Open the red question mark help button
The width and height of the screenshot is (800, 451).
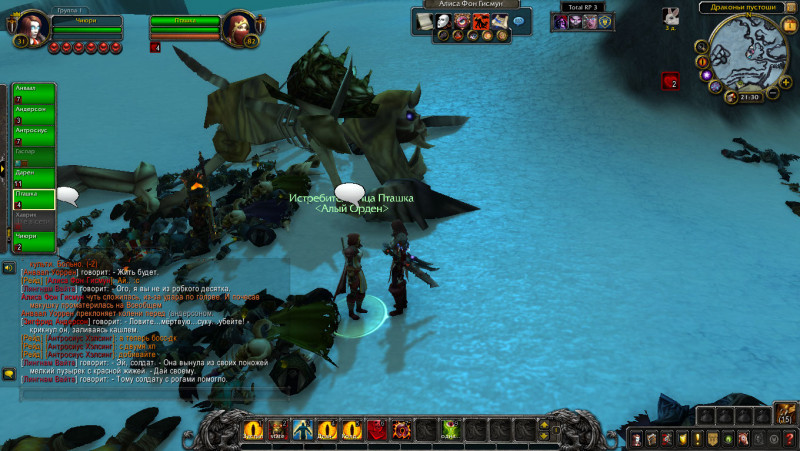tap(790, 439)
